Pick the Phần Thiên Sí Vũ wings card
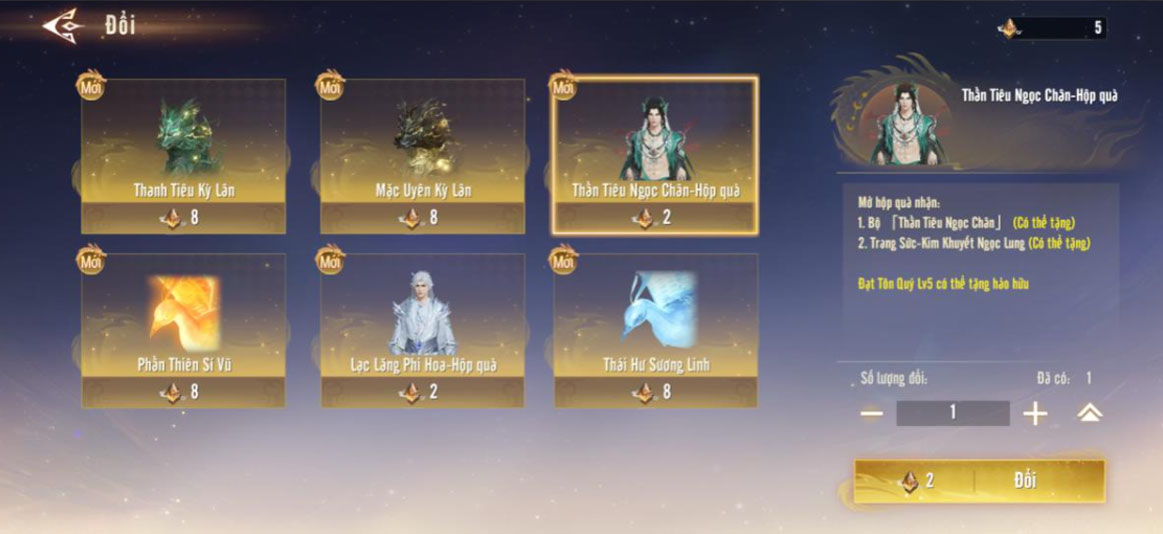This screenshot has width=1163, height=534. [184, 330]
